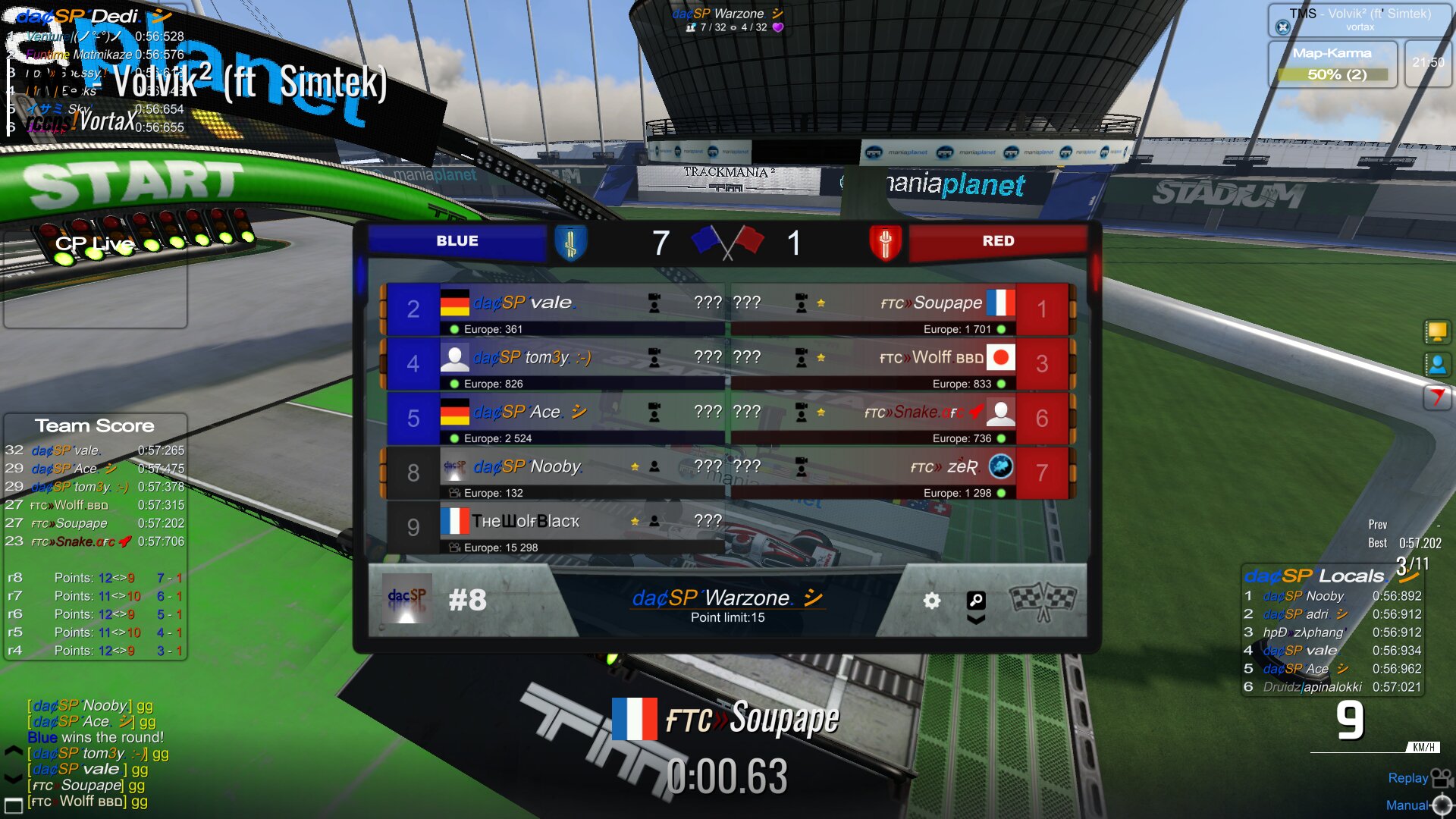Open the Map-Karma voting widget
Screen dimensions: 1456x819
(x=1332, y=65)
